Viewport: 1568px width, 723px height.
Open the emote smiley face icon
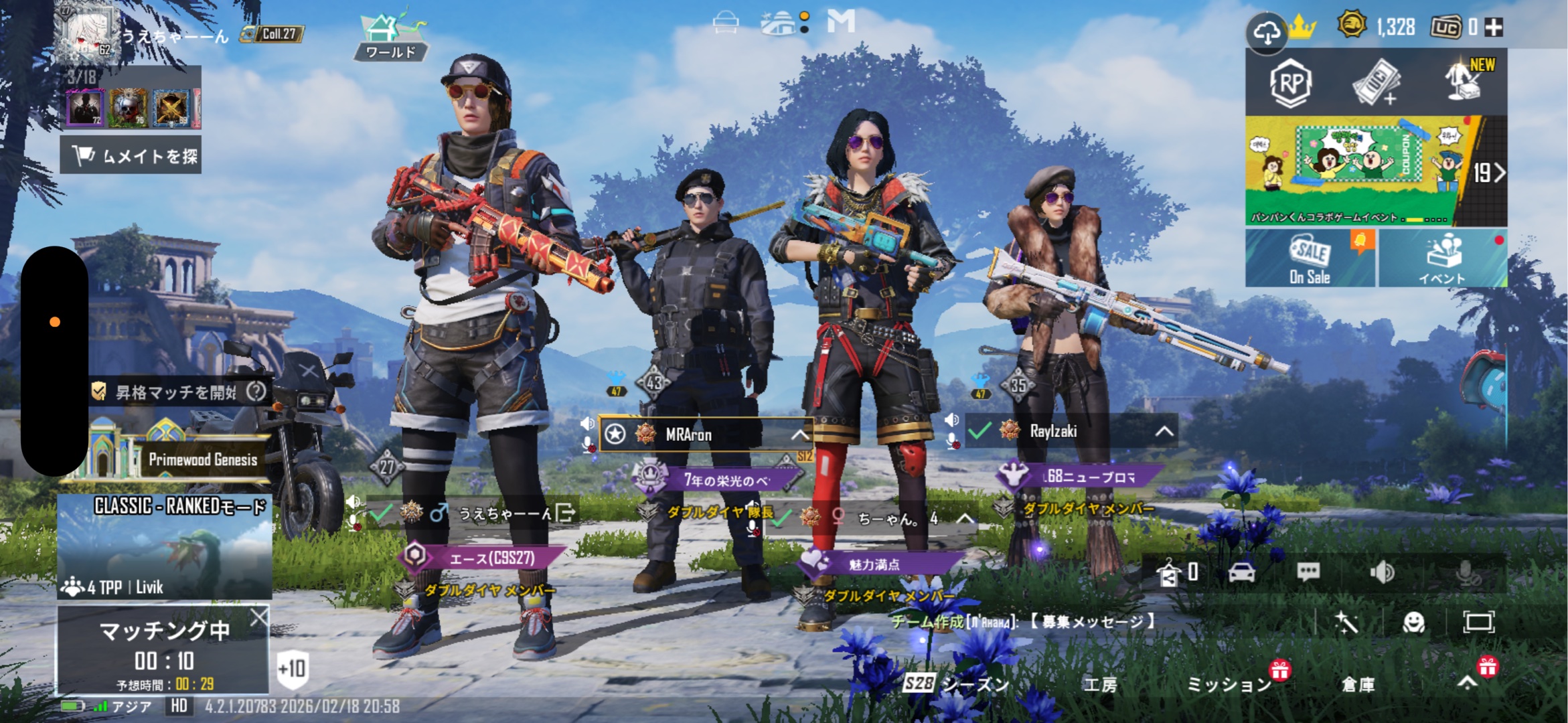pos(1413,623)
